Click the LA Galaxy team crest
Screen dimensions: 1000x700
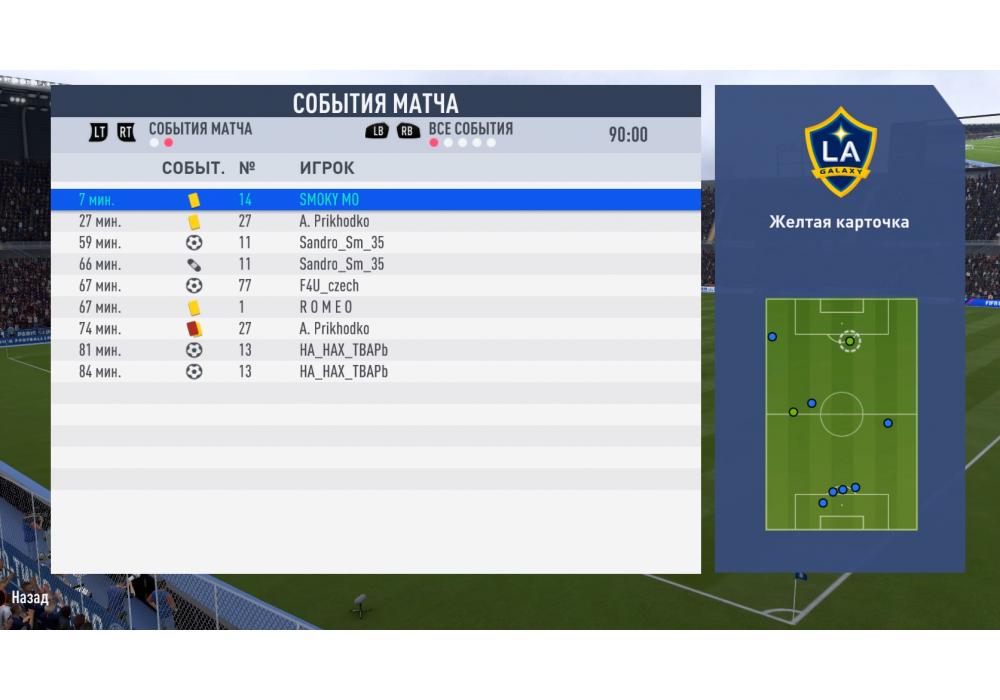[840, 151]
